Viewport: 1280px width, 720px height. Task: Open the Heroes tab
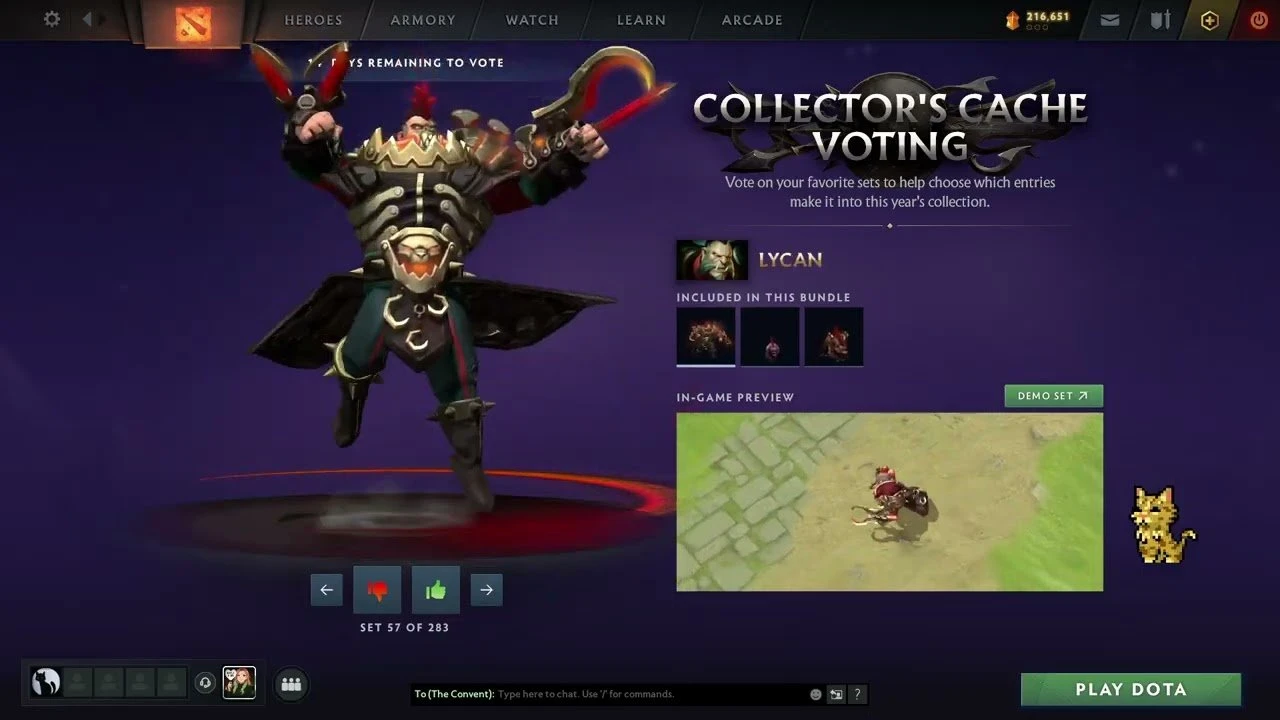(x=313, y=20)
